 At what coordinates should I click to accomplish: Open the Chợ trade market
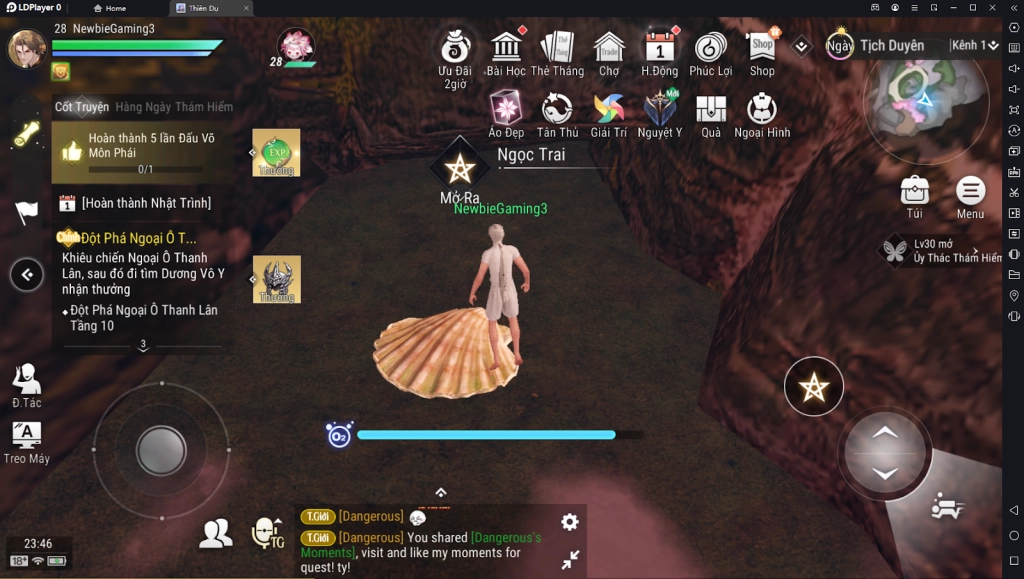point(609,48)
